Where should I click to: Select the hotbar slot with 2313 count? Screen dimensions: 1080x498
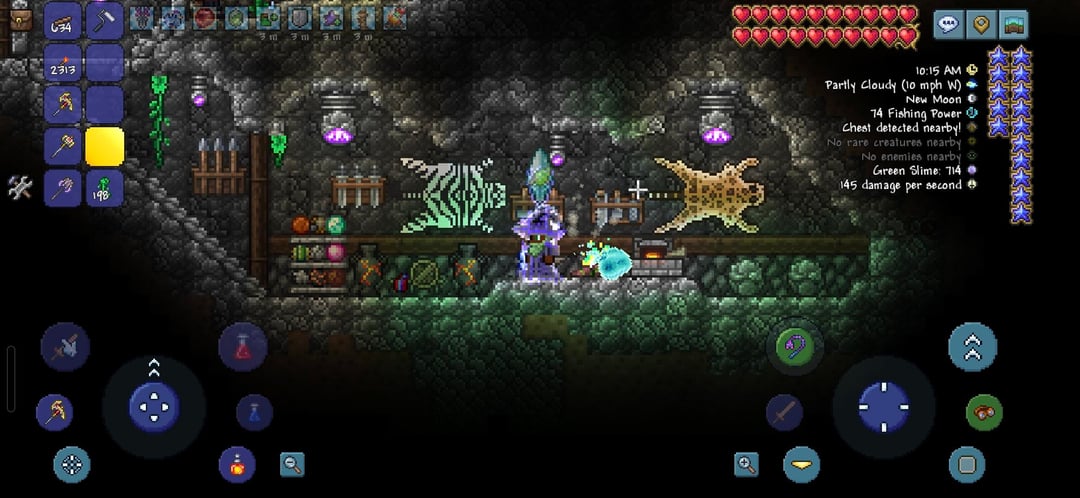tap(63, 64)
